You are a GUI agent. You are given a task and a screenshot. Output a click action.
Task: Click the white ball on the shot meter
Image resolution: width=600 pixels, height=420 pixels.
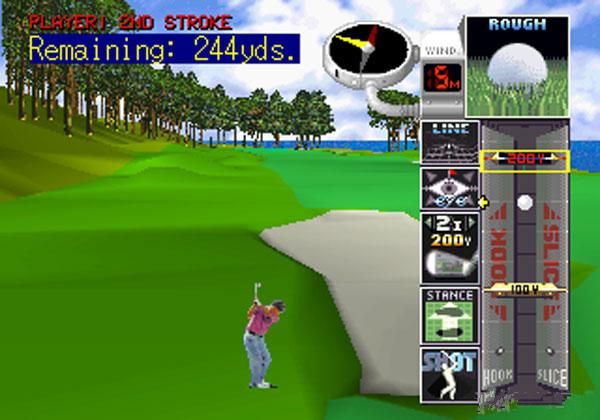pyautogui.click(x=524, y=203)
